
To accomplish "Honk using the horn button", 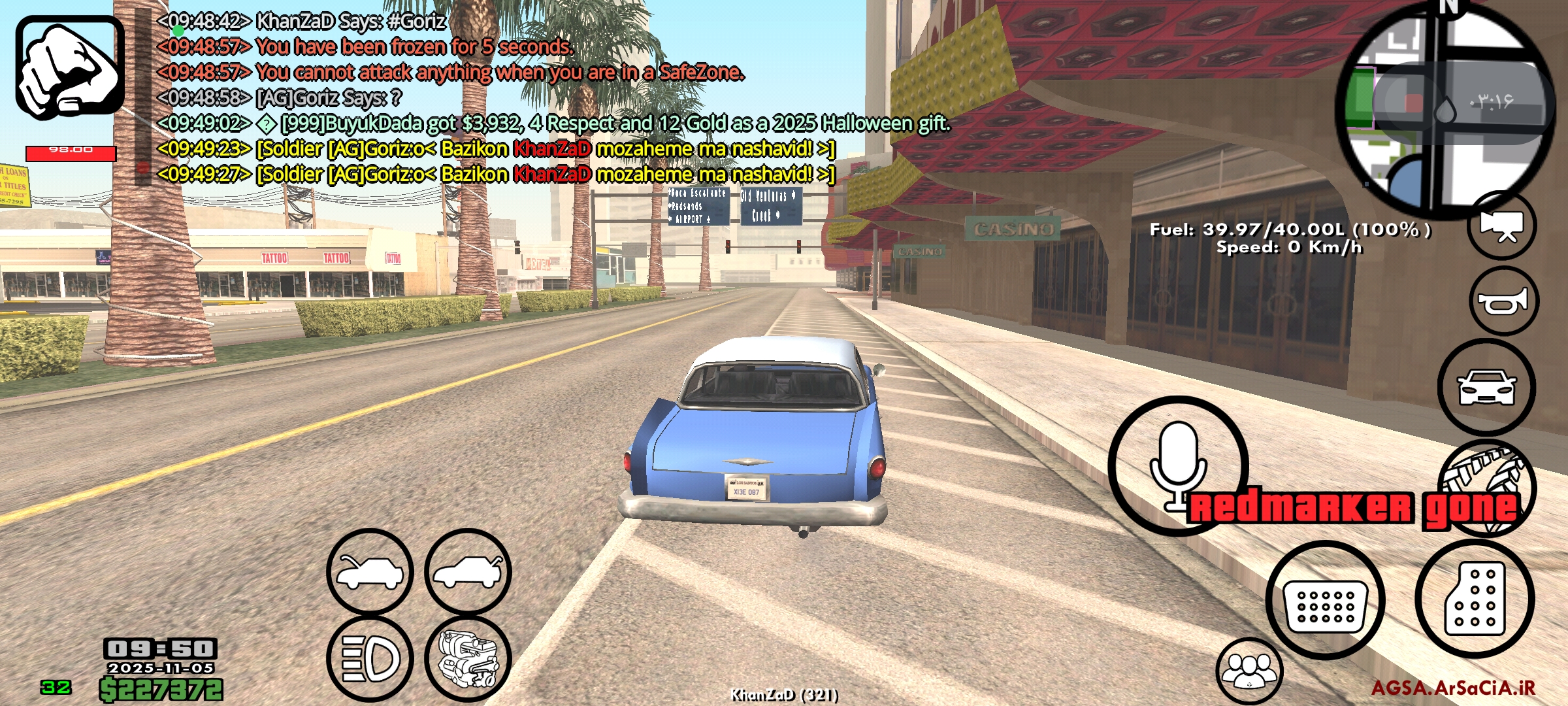I will tap(1504, 301).
